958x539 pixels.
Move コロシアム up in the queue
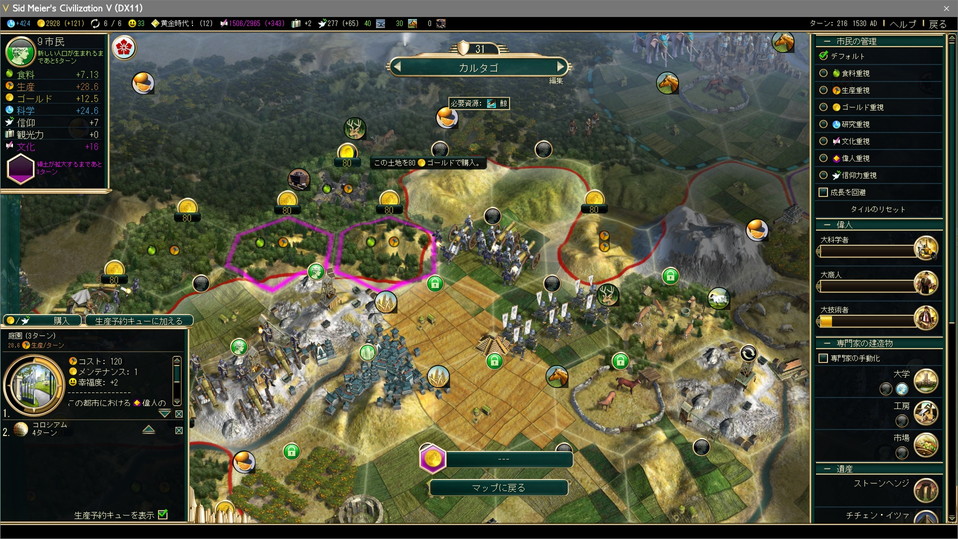tap(148, 429)
